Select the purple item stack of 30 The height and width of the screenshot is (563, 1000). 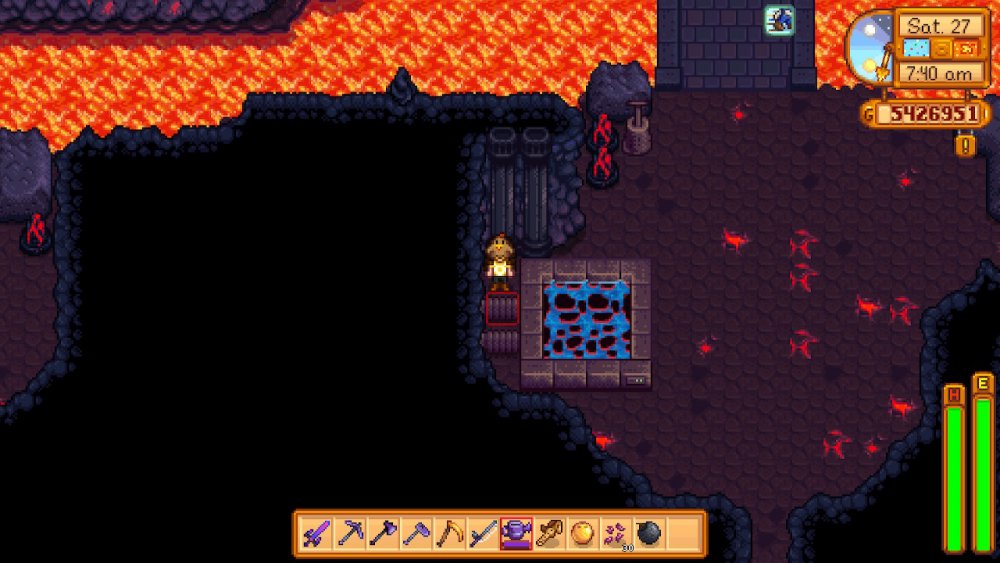[615, 534]
